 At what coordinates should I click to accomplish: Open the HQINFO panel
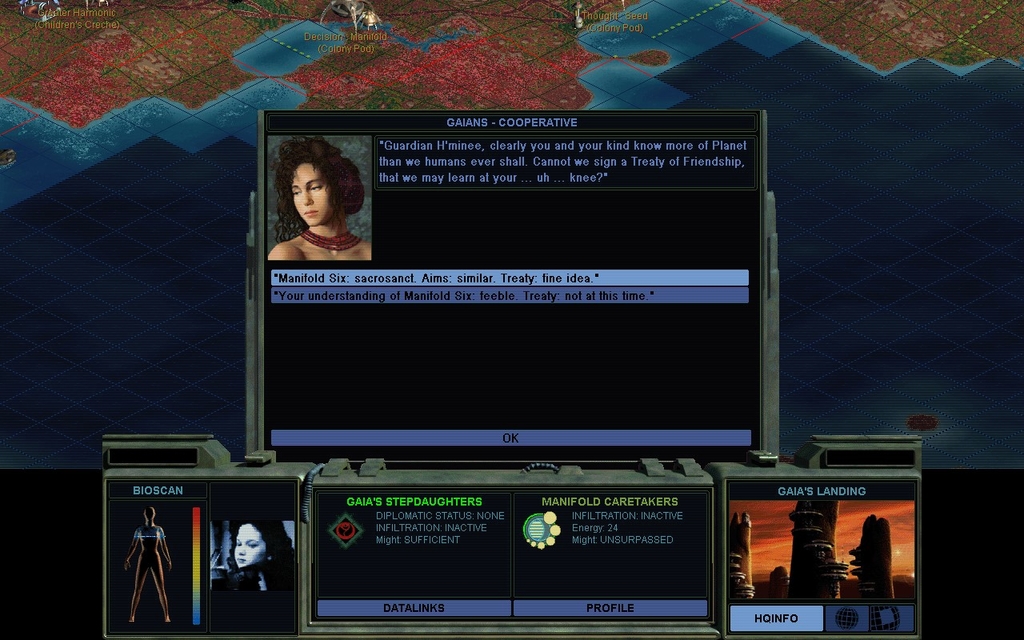[776, 619]
